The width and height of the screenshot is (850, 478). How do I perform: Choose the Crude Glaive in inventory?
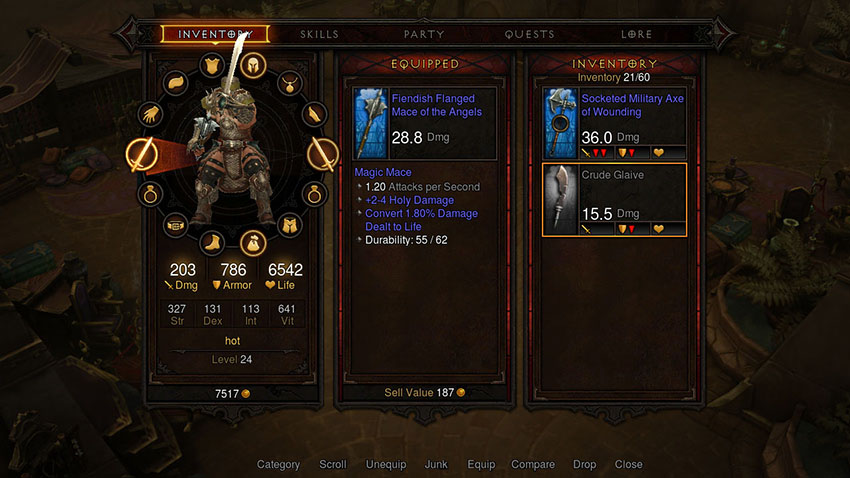pos(614,200)
